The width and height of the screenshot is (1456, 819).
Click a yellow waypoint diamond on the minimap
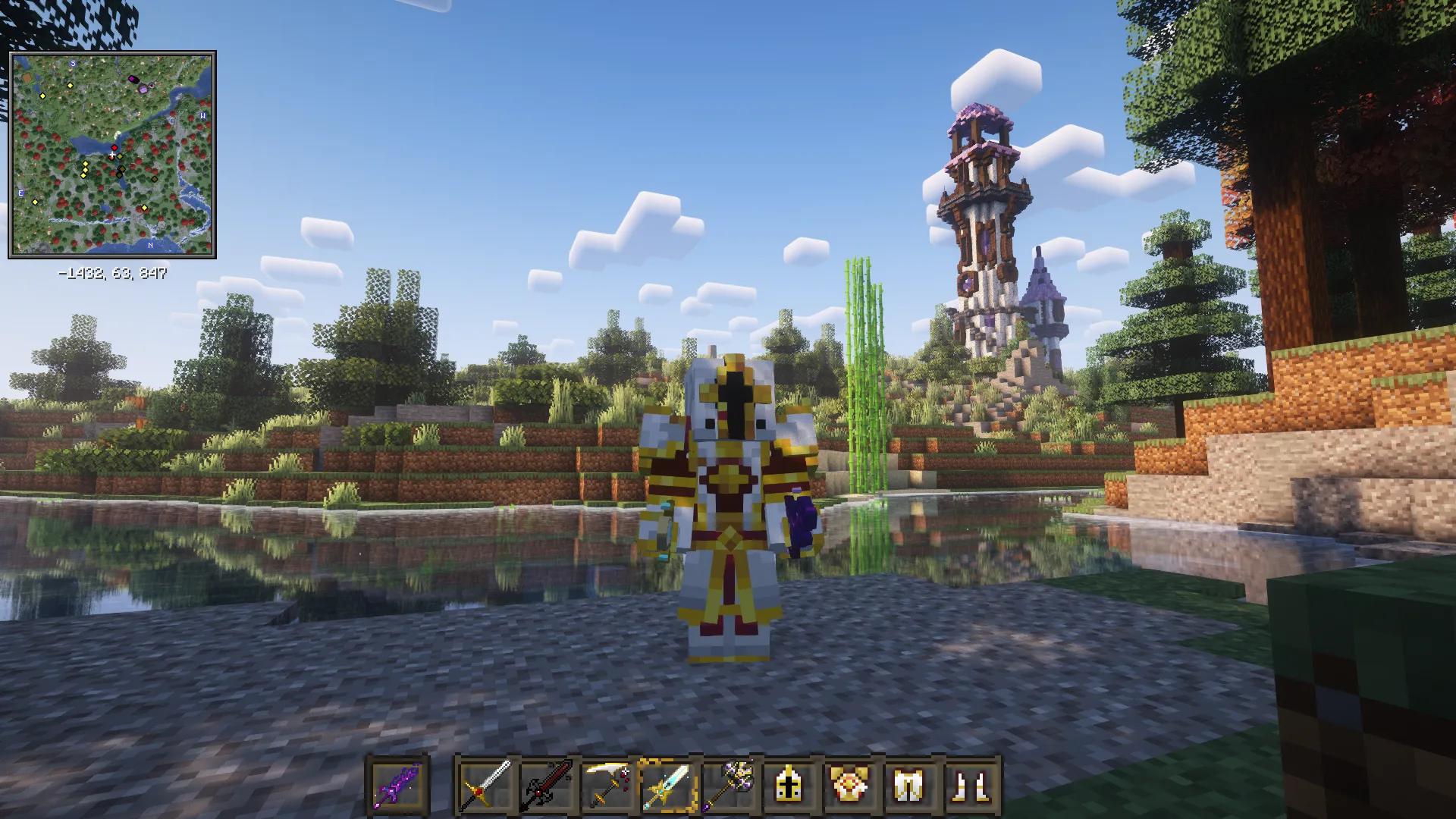(x=70, y=86)
